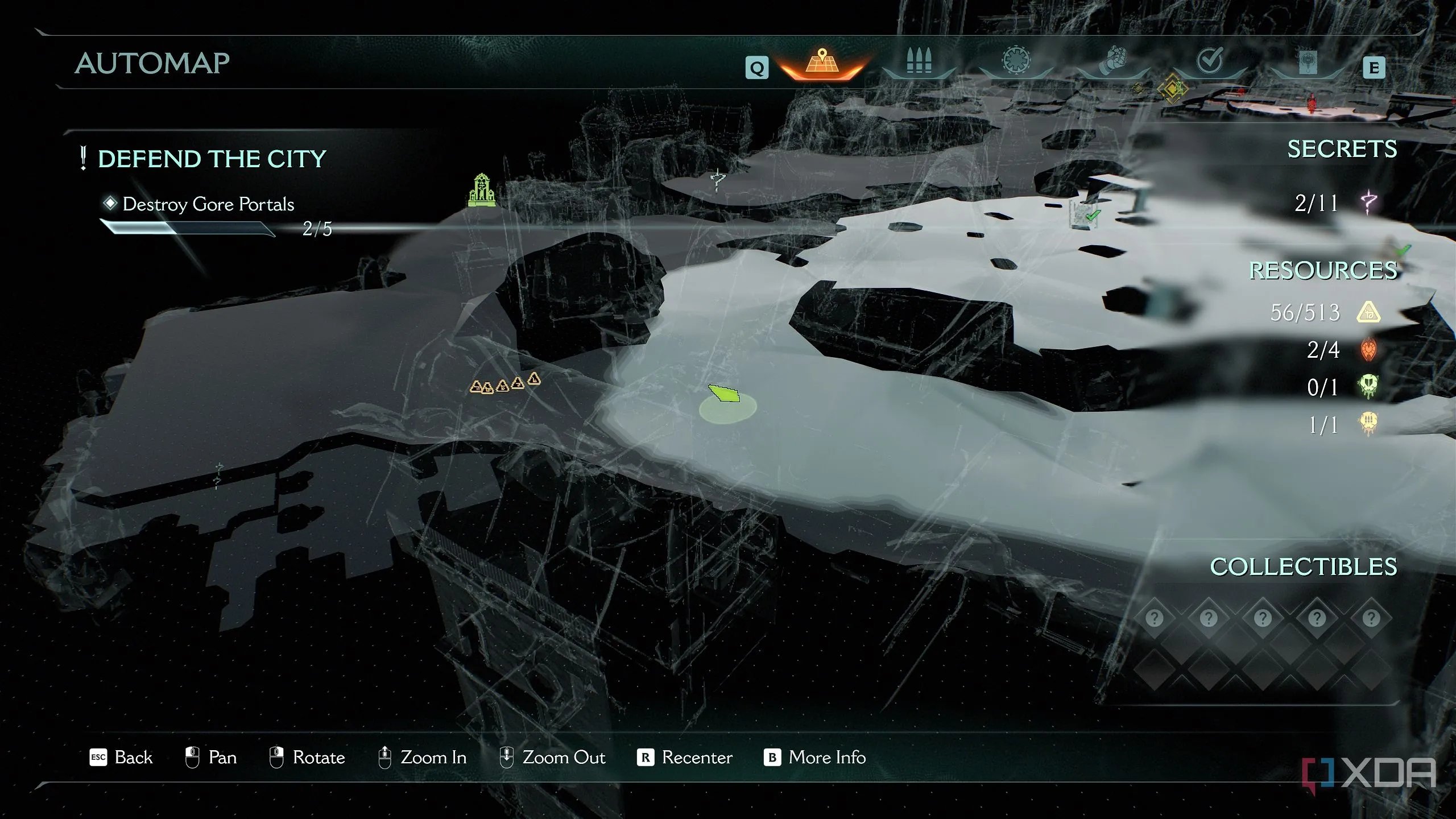Select the Defend the City mission header
Image resolution: width=1456 pixels, height=819 pixels.
[212, 159]
